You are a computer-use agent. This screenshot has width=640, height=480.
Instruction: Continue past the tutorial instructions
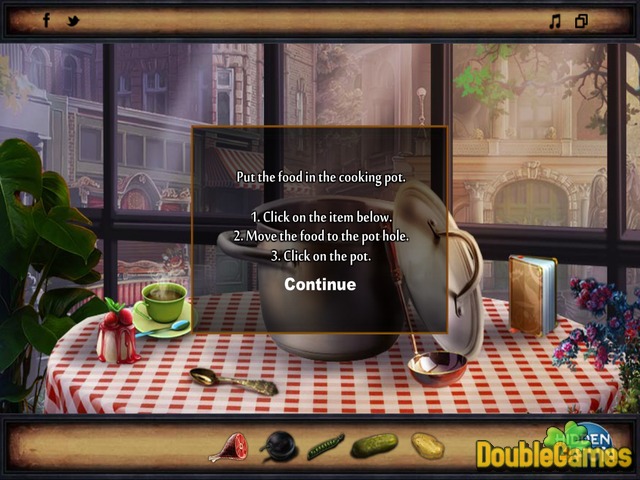pos(320,284)
